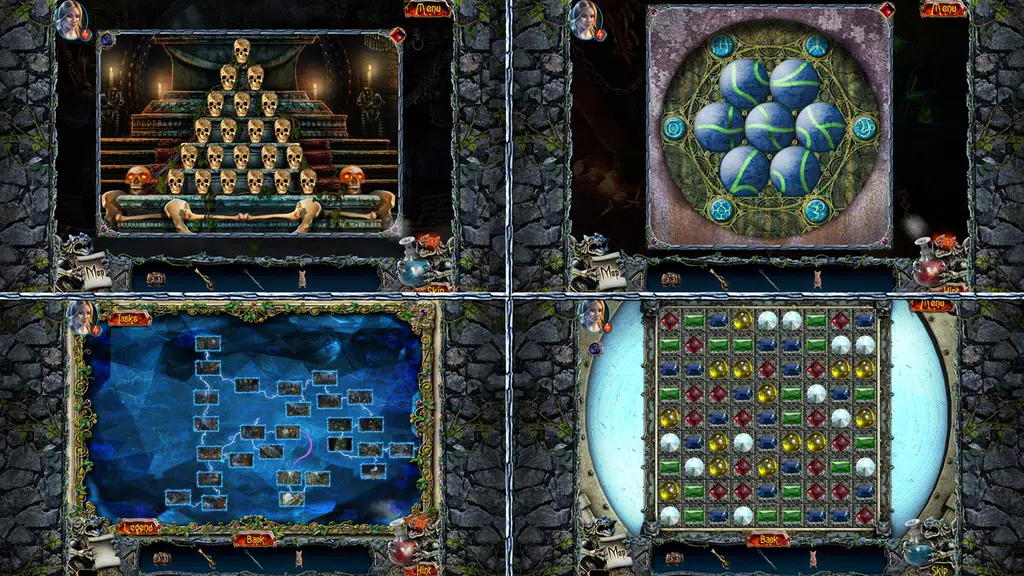Select the center blue orb in the ring
Screen dimensions: 1024x576
[770, 127]
